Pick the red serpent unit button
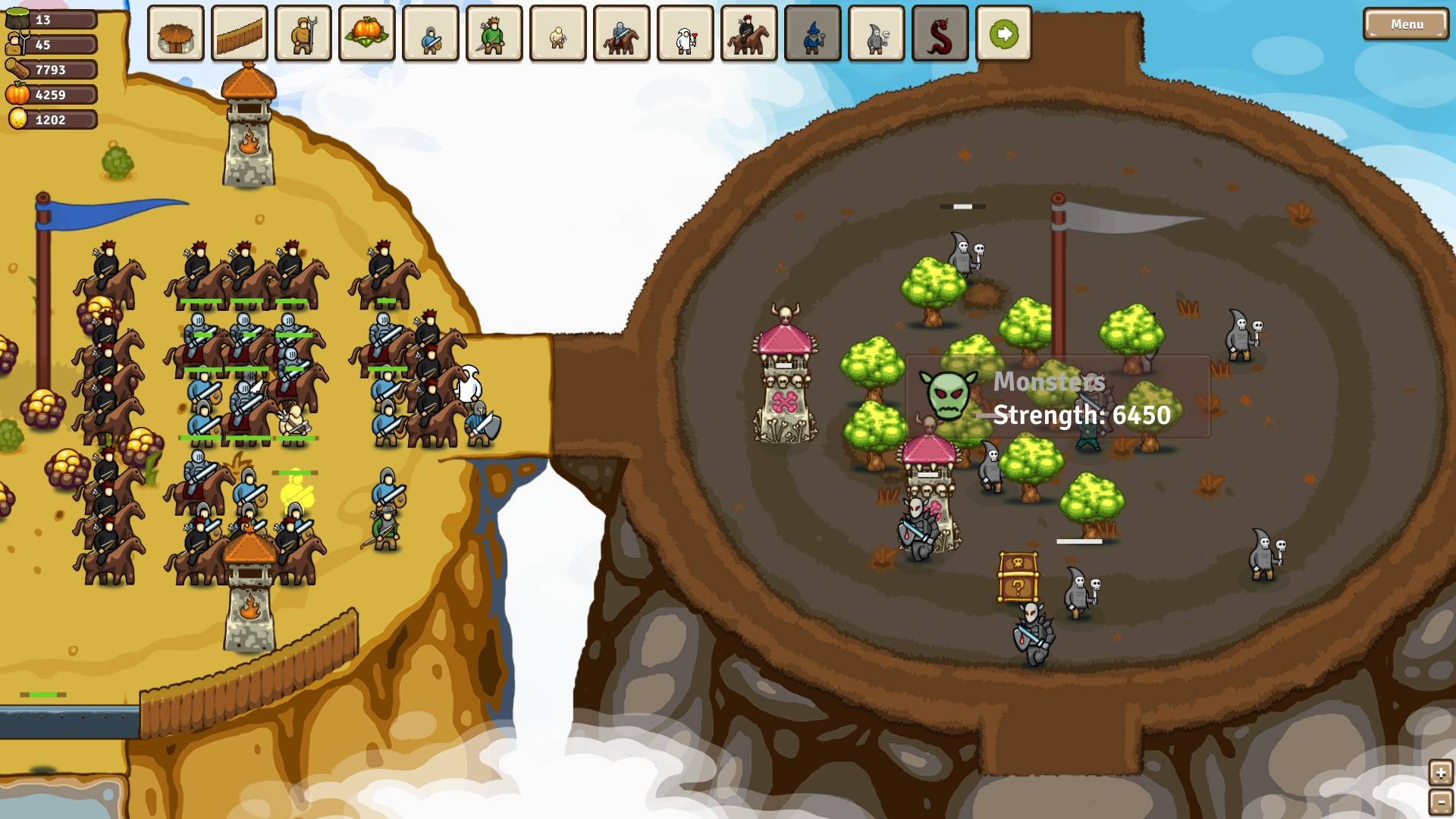Image resolution: width=1456 pixels, height=819 pixels. pyautogui.click(x=940, y=34)
